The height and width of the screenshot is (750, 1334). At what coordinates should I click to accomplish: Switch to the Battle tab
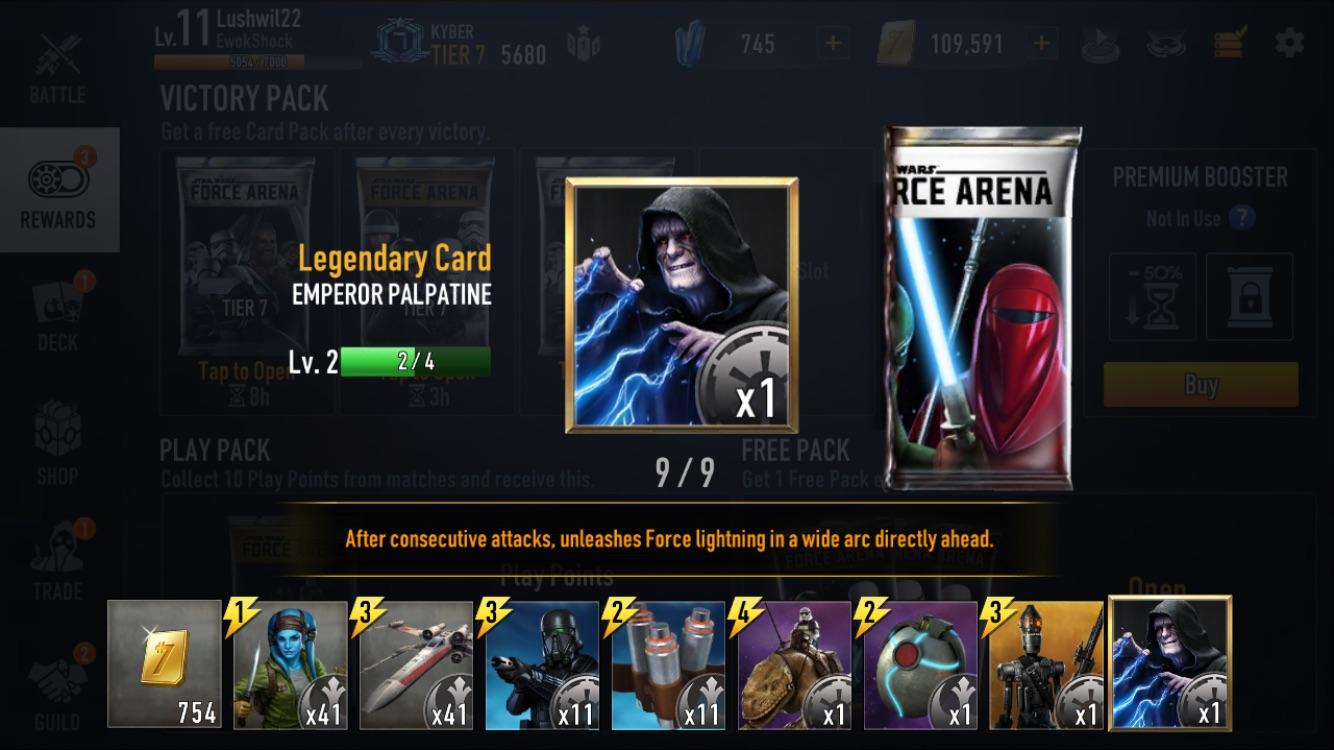click(x=58, y=72)
